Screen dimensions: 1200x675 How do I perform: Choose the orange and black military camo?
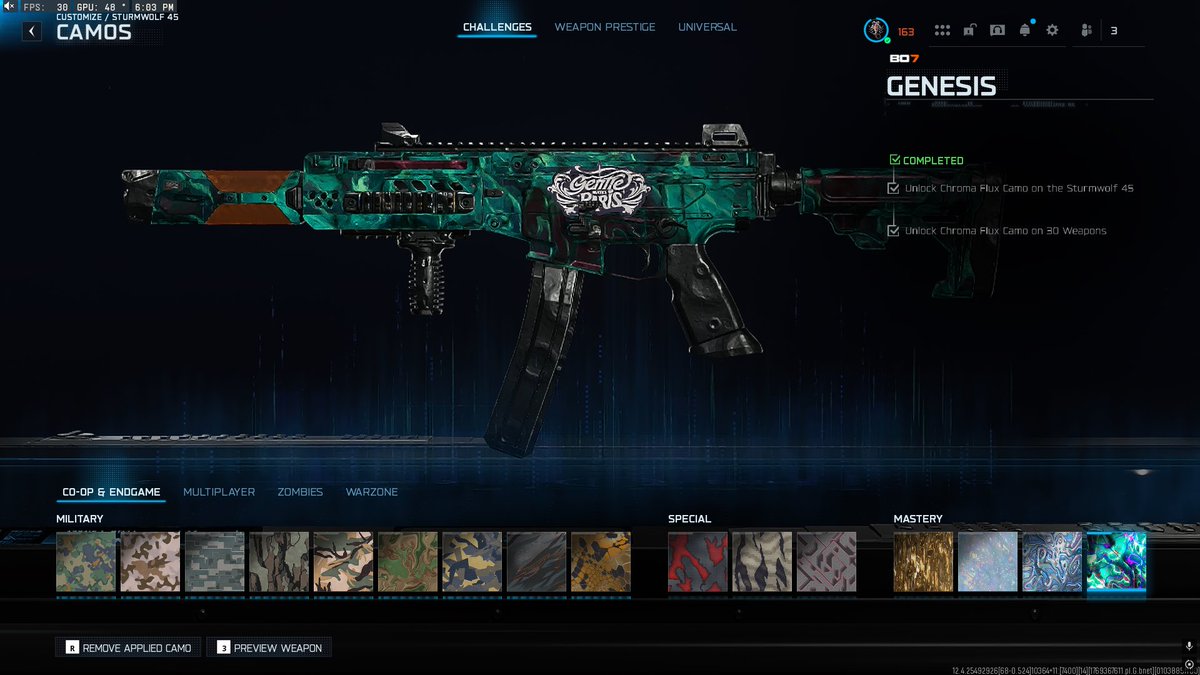pyautogui.click(x=600, y=562)
